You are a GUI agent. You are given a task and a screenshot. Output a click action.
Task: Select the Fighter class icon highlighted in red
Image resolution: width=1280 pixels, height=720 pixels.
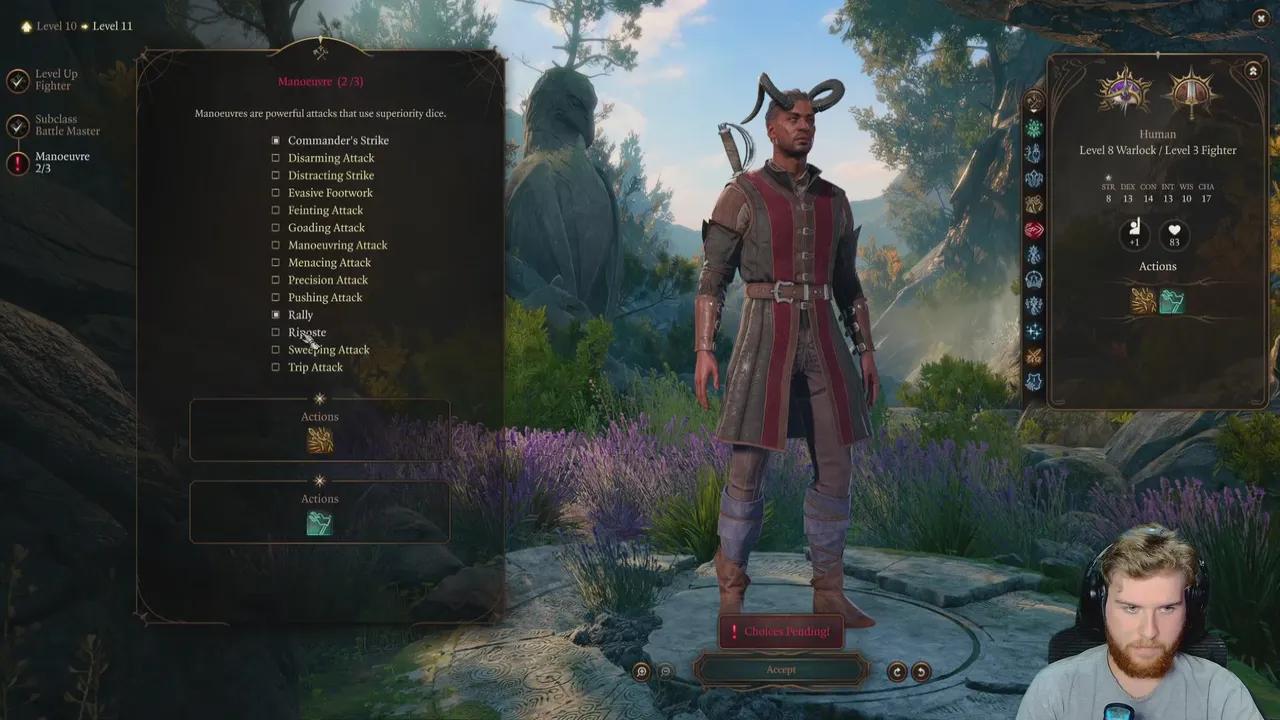[1035, 229]
